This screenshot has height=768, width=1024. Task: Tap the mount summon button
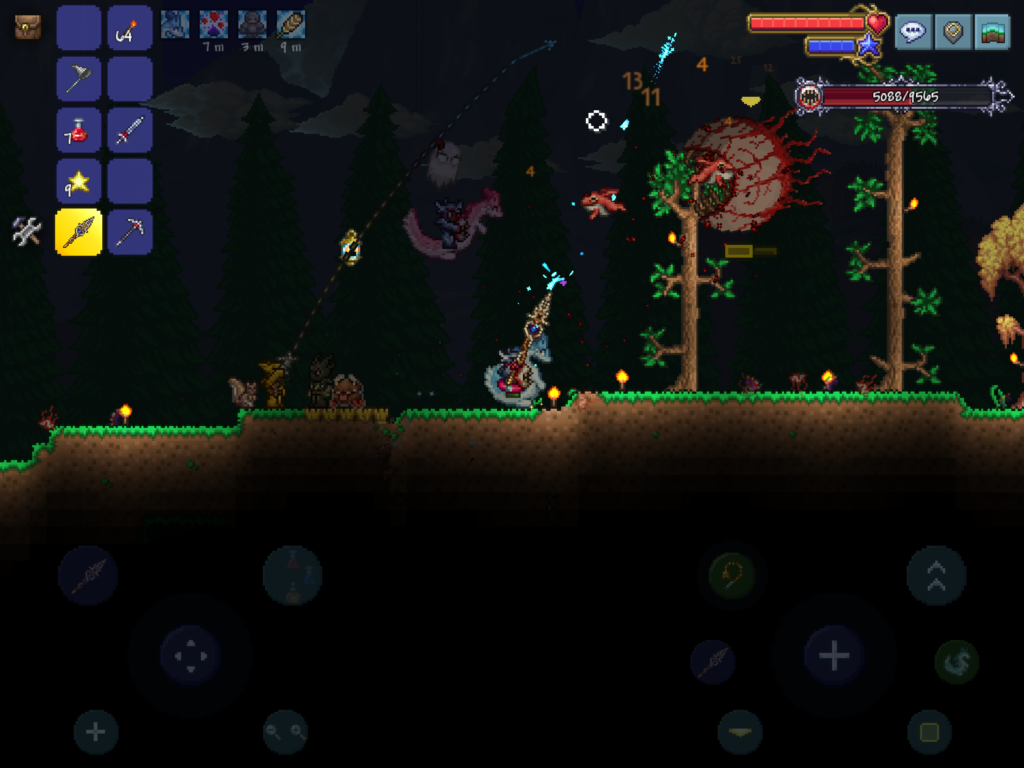(956, 662)
